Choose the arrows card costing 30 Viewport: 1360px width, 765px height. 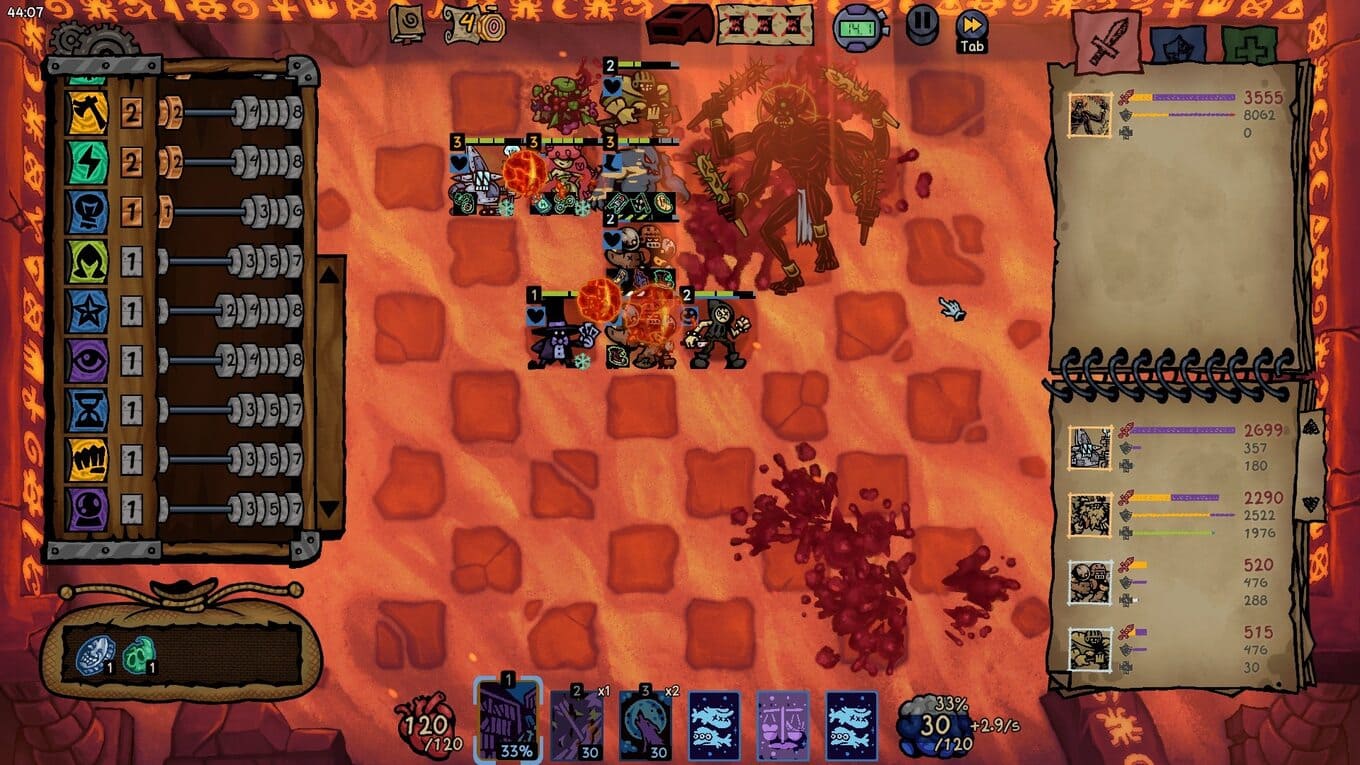tap(577, 723)
